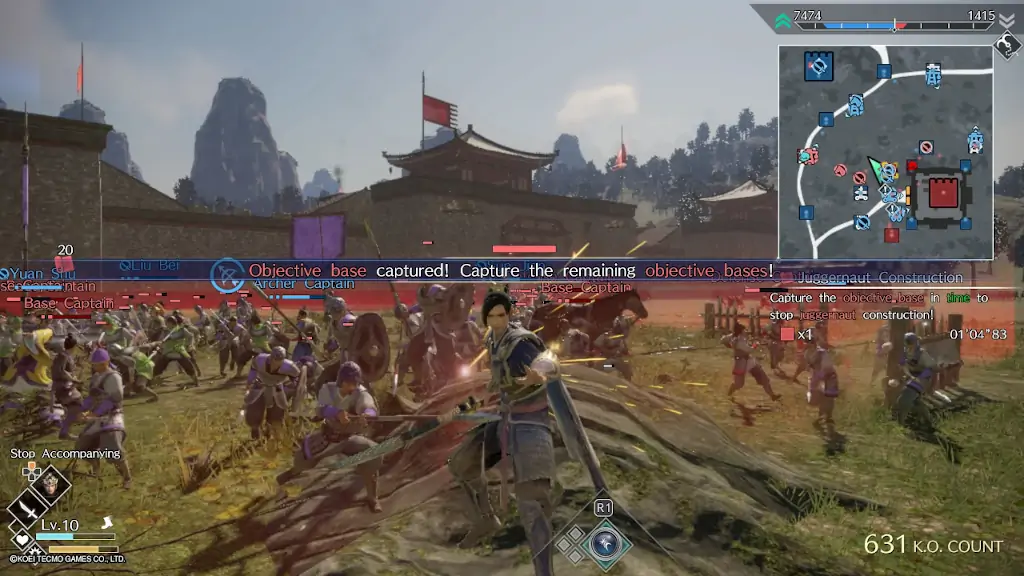
Task: Click the heart diamond icon
Action: coord(21,540)
